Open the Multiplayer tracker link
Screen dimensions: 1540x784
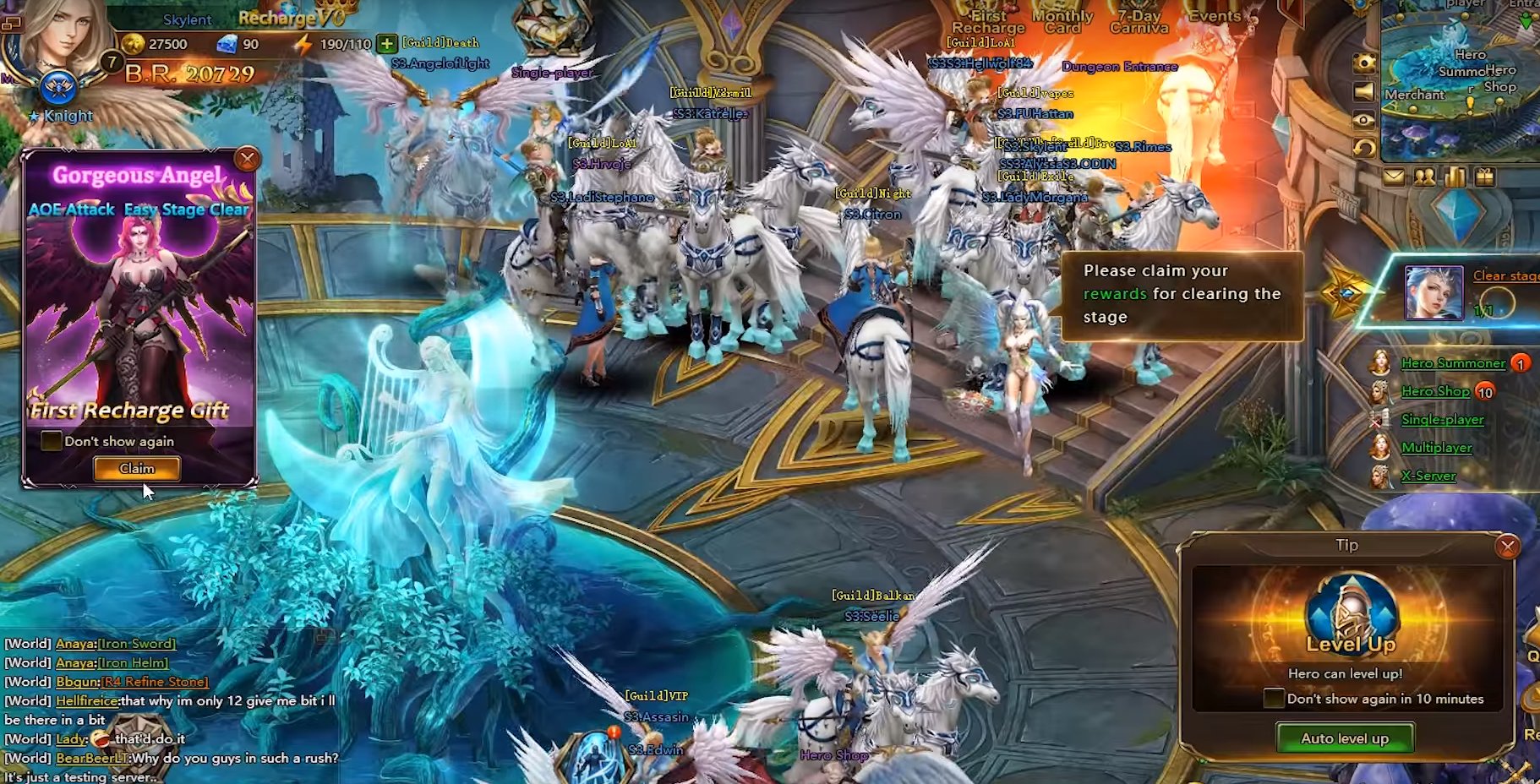click(1436, 448)
